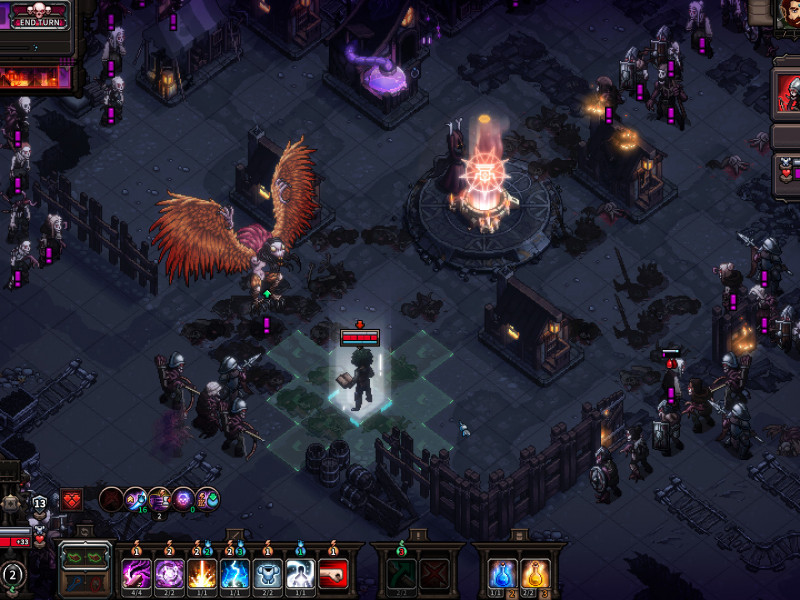
Task: Activate the glowing white figure skill
Action: [x=301, y=573]
